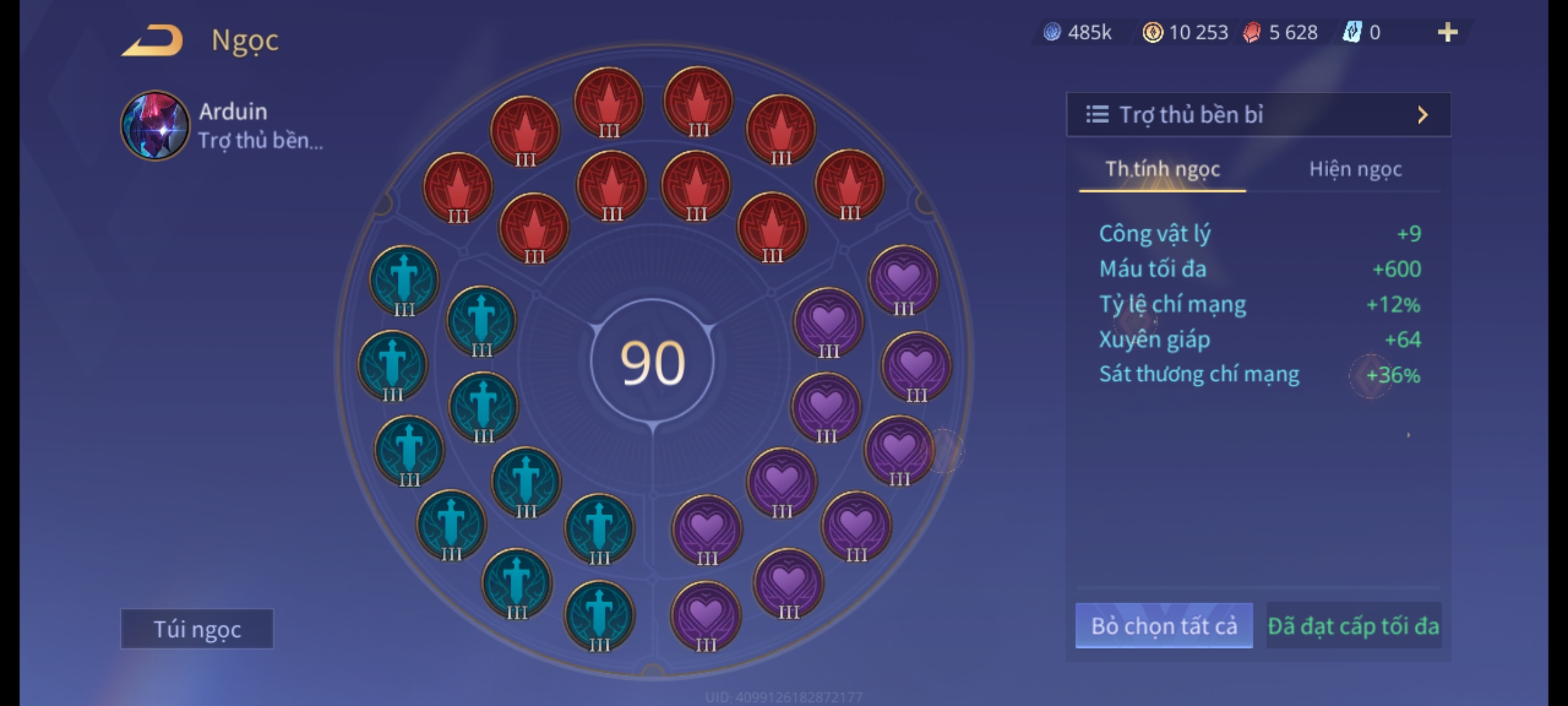The image size is (1568, 706).
Task: Tap the central 90 level circle
Action: tap(652, 363)
